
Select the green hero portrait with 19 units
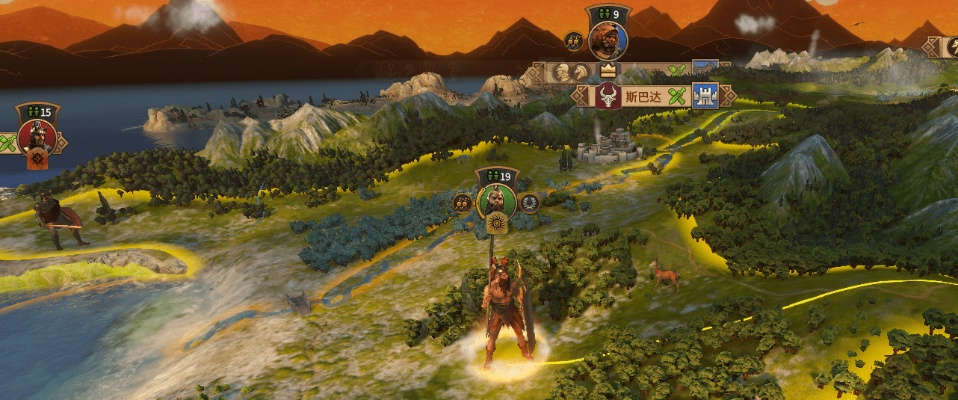point(496,201)
